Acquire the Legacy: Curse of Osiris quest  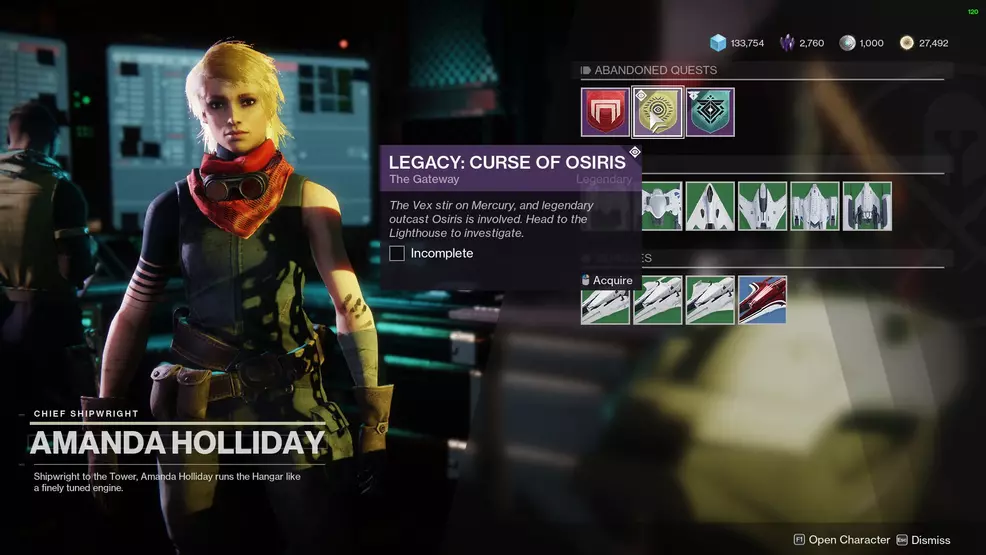[606, 280]
